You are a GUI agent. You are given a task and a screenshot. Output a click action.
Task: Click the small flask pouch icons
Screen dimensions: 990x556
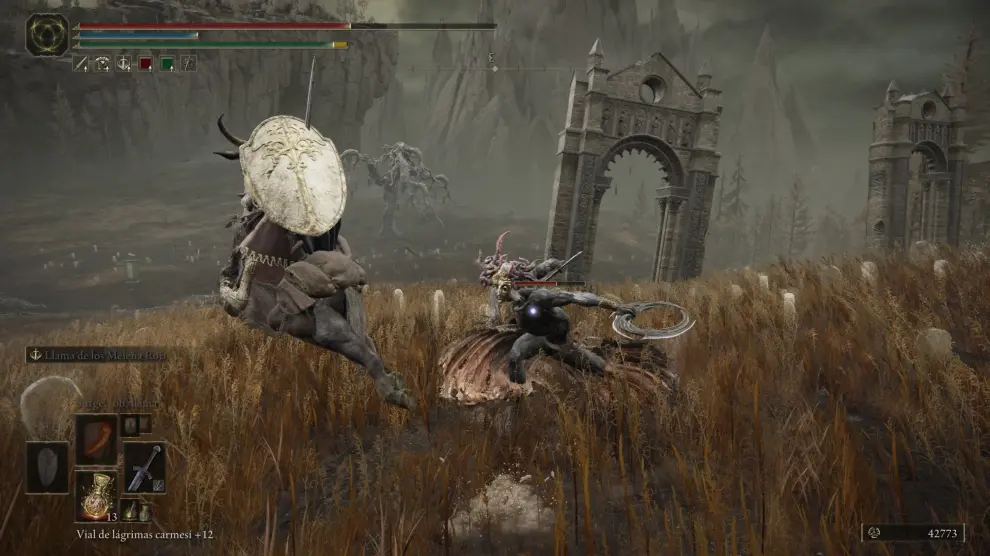(135, 510)
